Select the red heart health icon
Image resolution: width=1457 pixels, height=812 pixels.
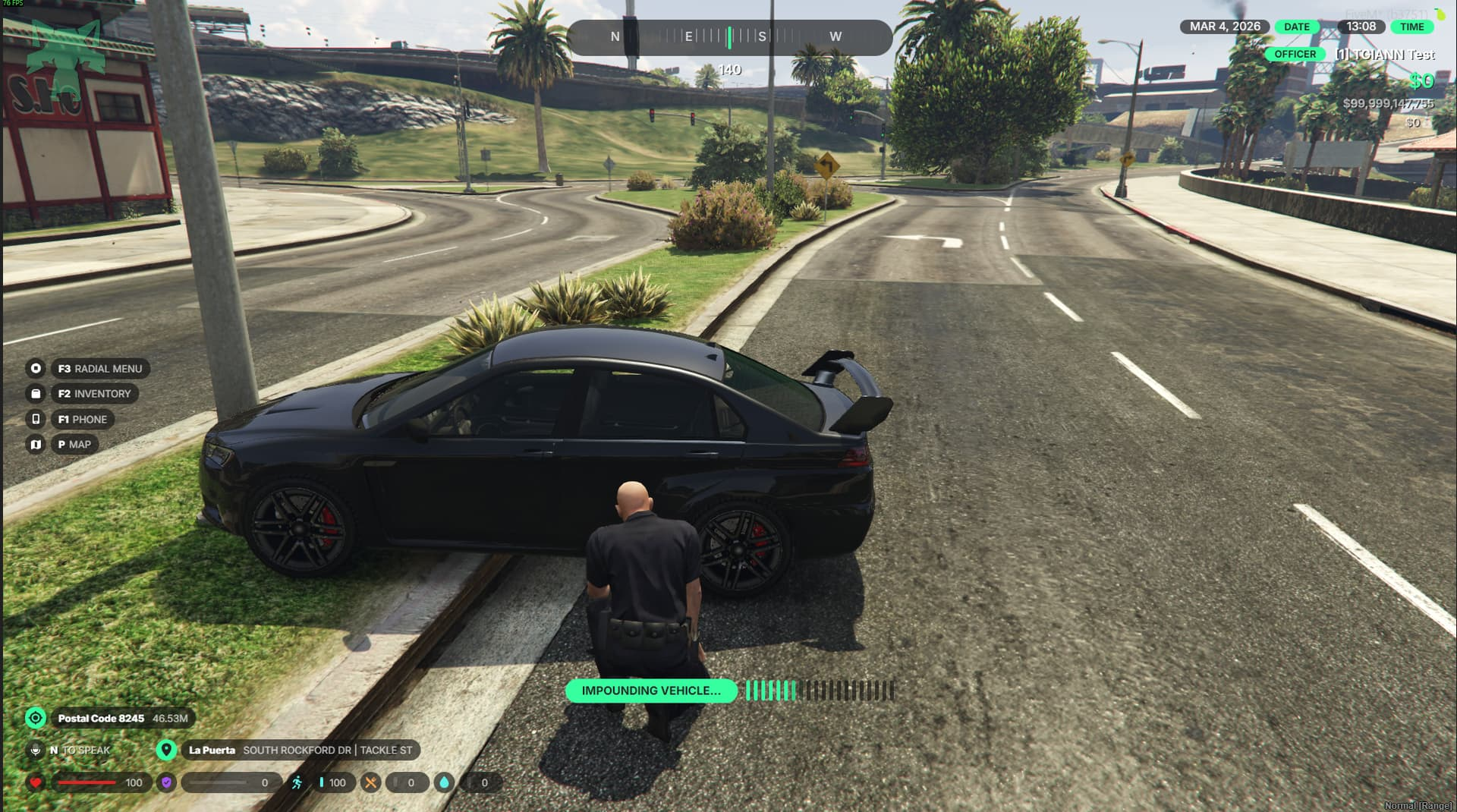[36, 782]
